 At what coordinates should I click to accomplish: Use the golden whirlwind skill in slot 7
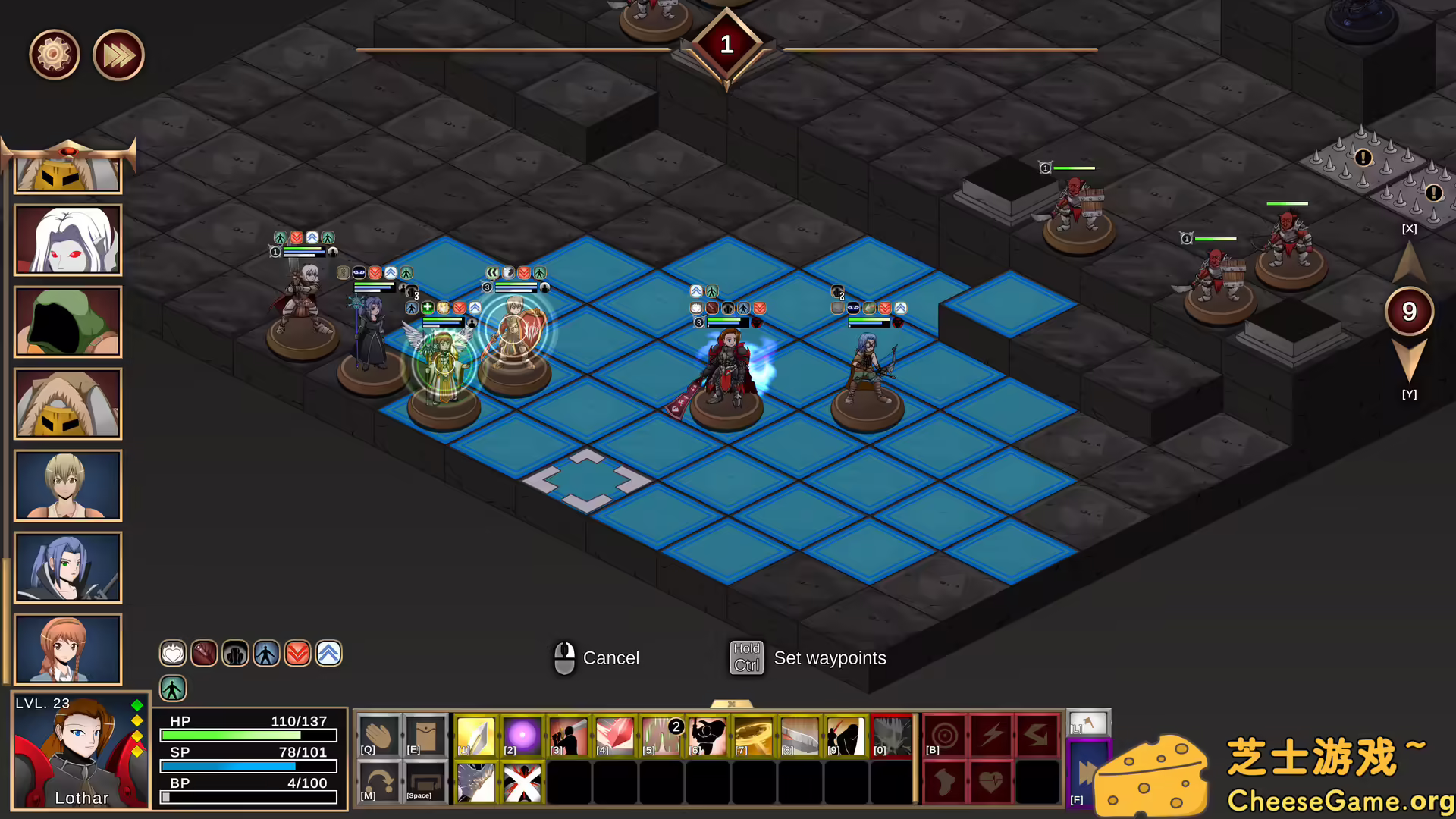[x=753, y=733]
